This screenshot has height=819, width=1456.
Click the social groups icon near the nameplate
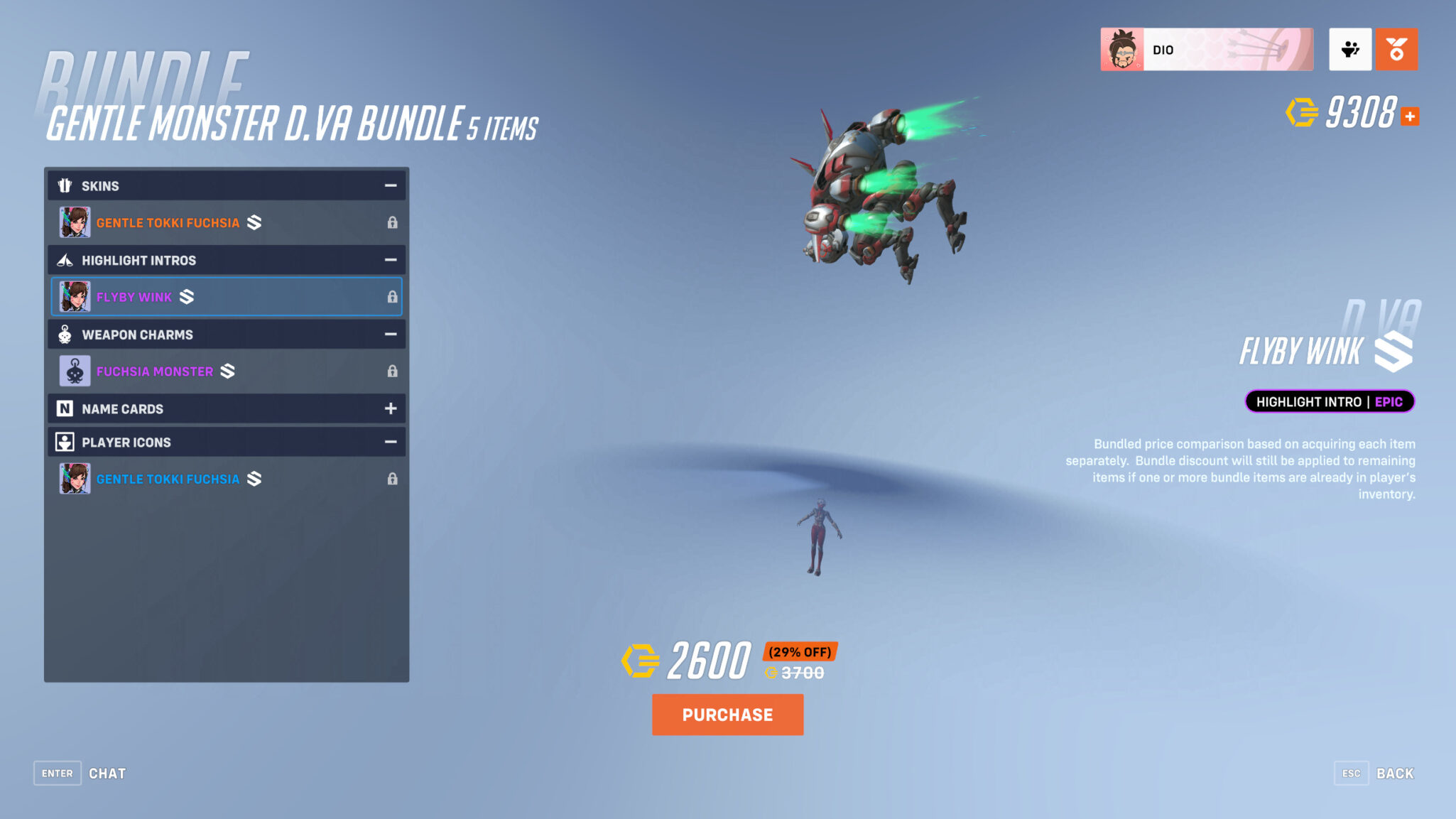(1350, 48)
